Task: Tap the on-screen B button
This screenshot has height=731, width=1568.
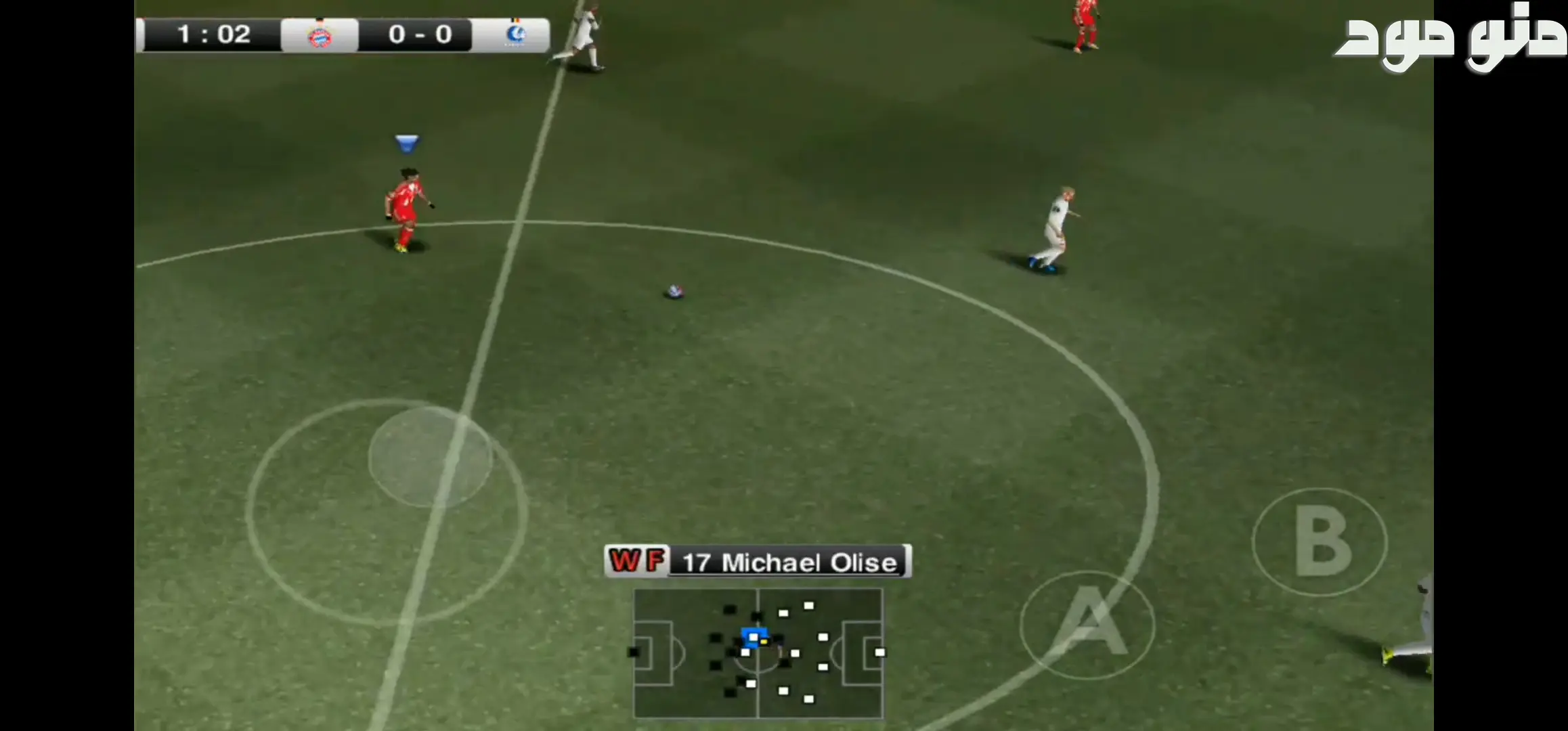Action: point(1320,541)
